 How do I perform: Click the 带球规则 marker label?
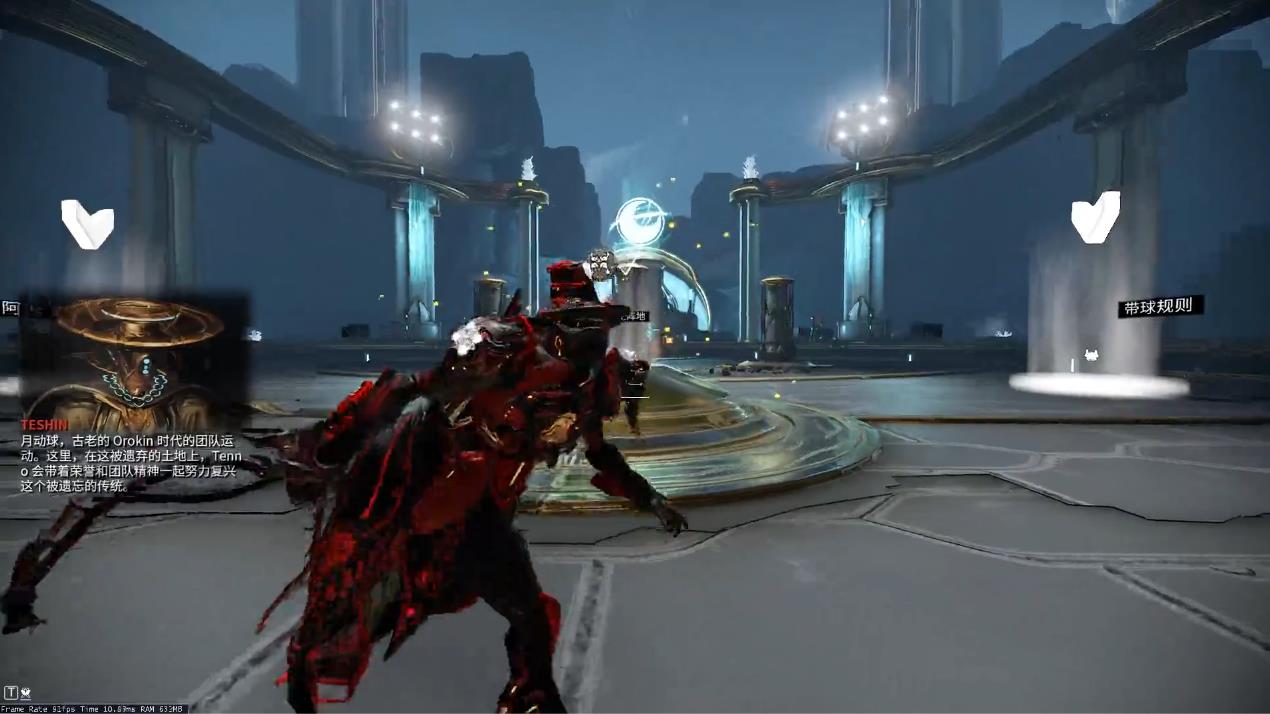(1158, 306)
